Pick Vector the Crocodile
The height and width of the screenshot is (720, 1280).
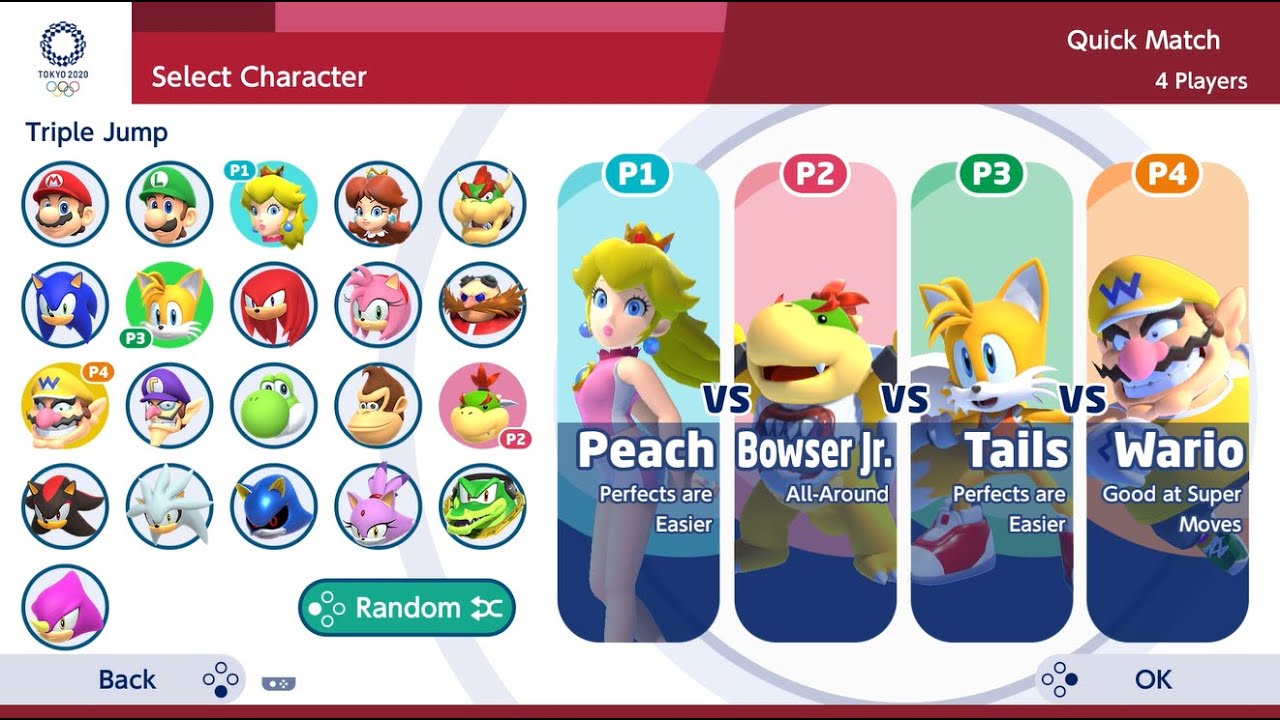(482, 507)
